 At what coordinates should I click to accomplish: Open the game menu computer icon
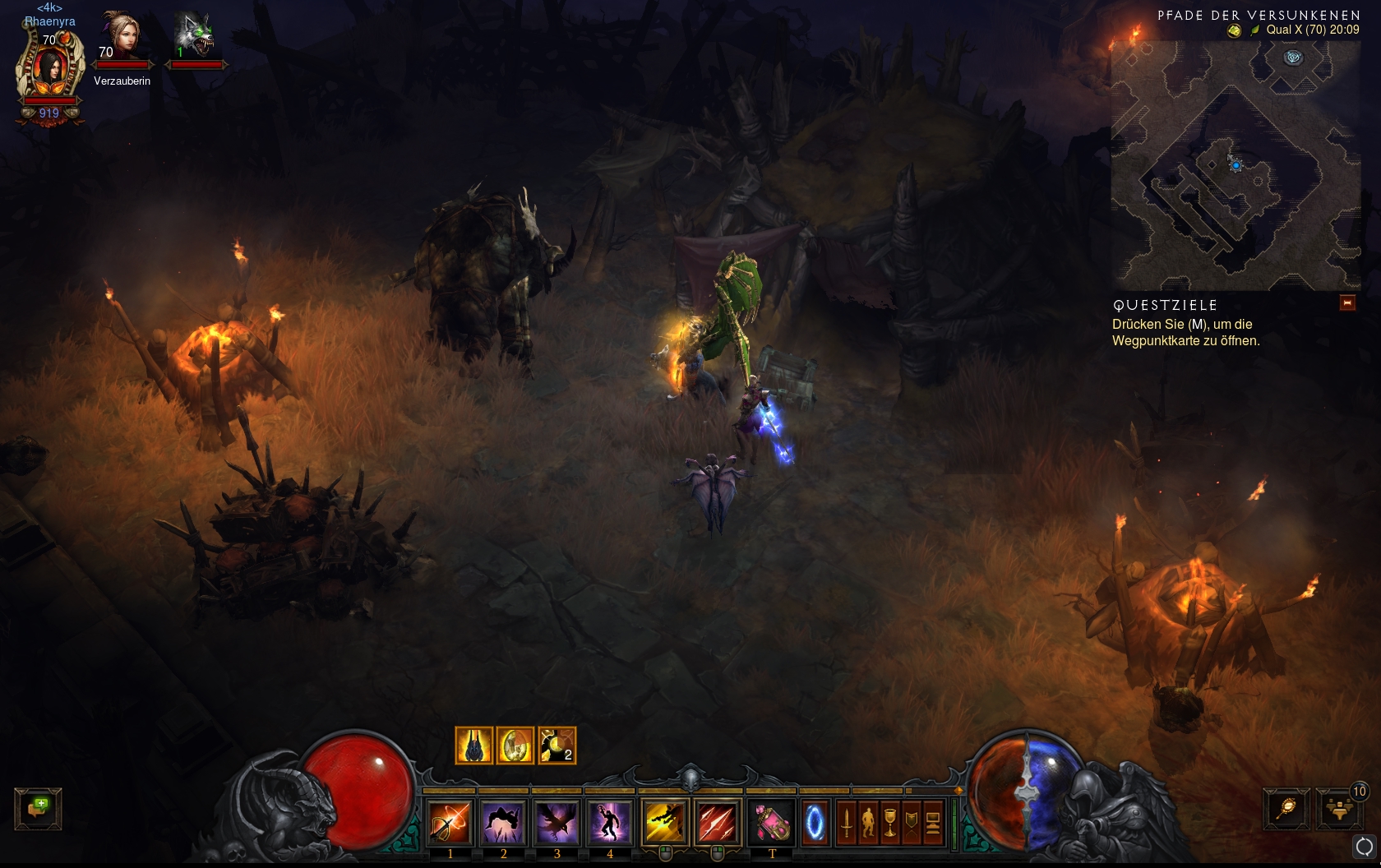click(932, 822)
